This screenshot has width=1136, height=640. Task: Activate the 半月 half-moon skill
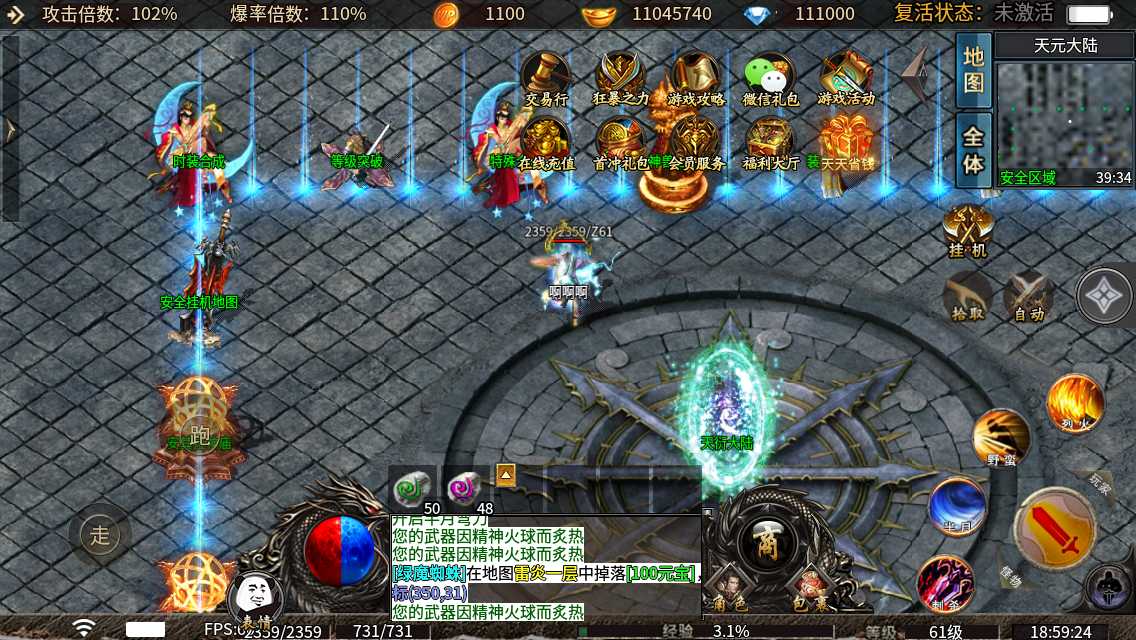tap(957, 507)
